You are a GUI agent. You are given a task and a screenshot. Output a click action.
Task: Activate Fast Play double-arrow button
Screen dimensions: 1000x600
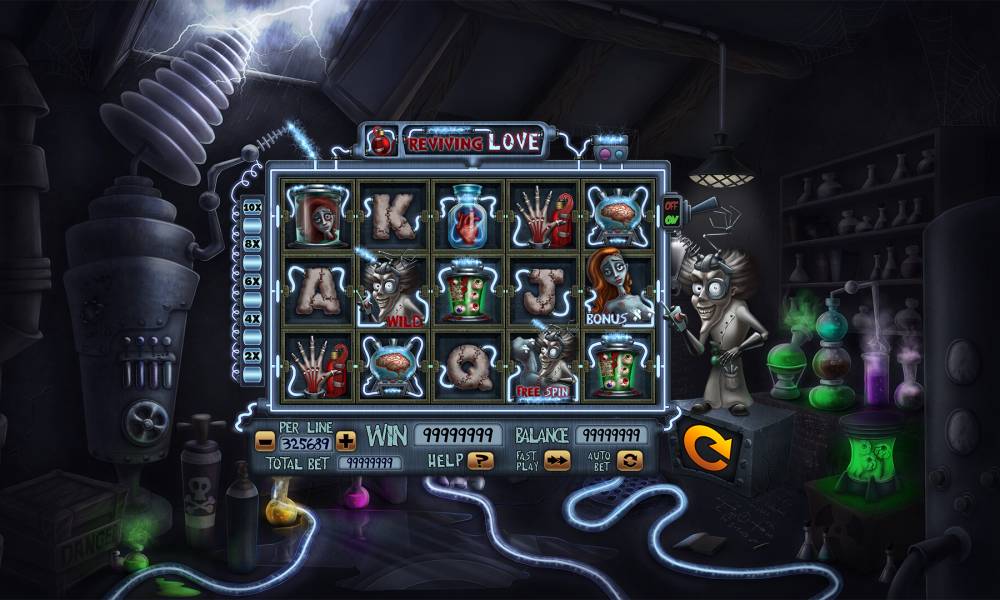(x=557, y=460)
